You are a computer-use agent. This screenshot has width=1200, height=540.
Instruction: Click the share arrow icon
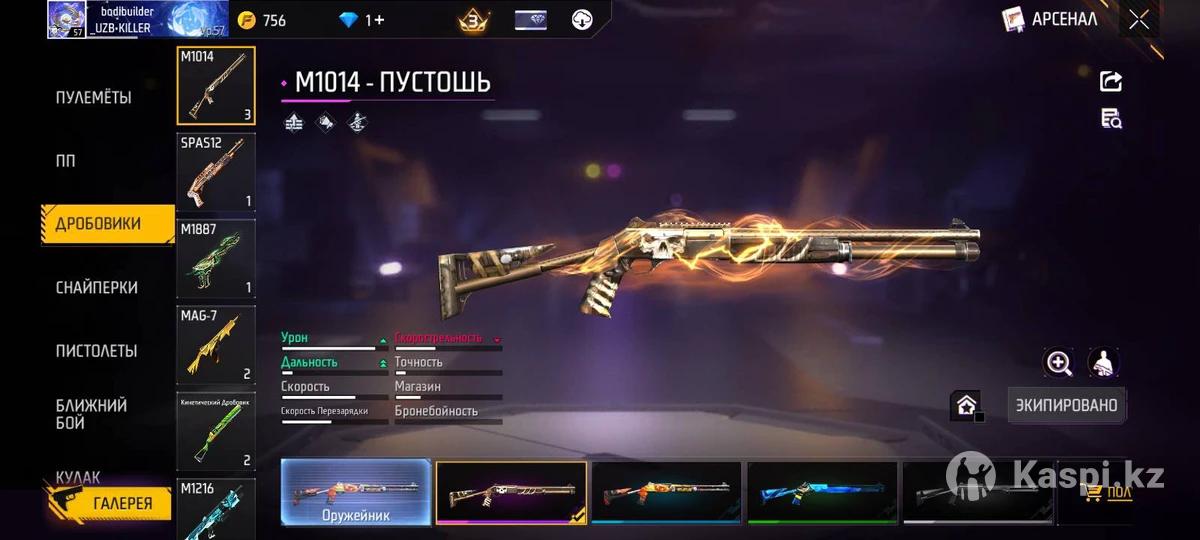[x=1111, y=82]
